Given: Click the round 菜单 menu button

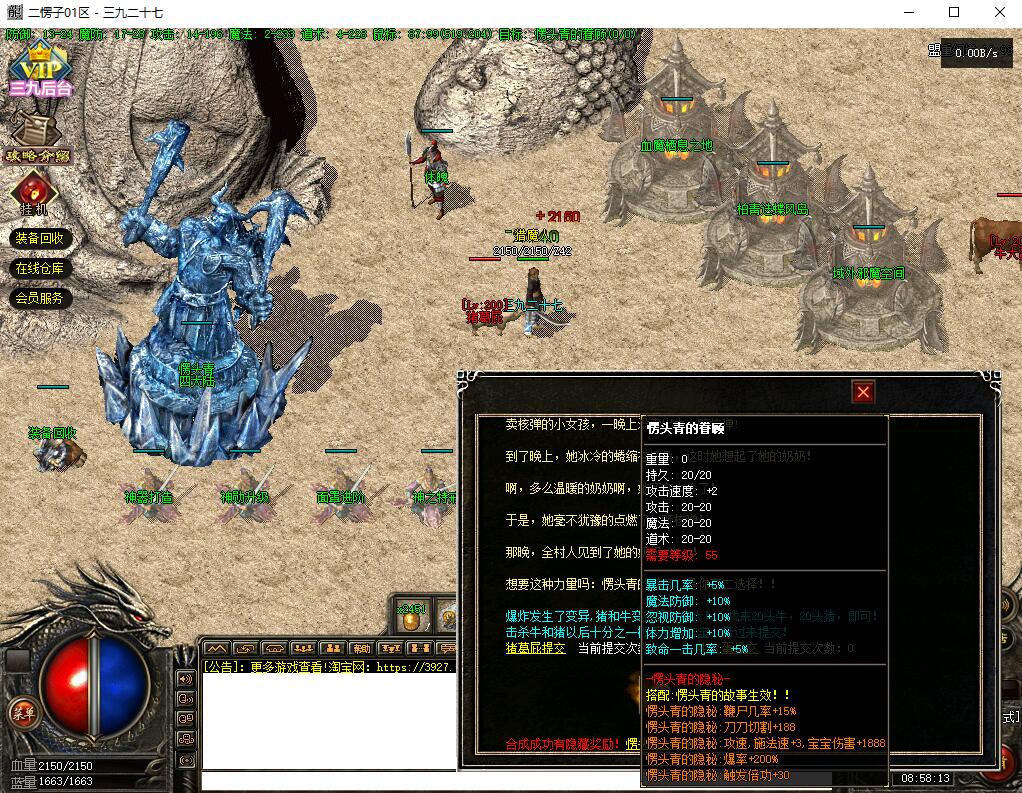Looking at the screenshot, I should (x=21, y=711).
